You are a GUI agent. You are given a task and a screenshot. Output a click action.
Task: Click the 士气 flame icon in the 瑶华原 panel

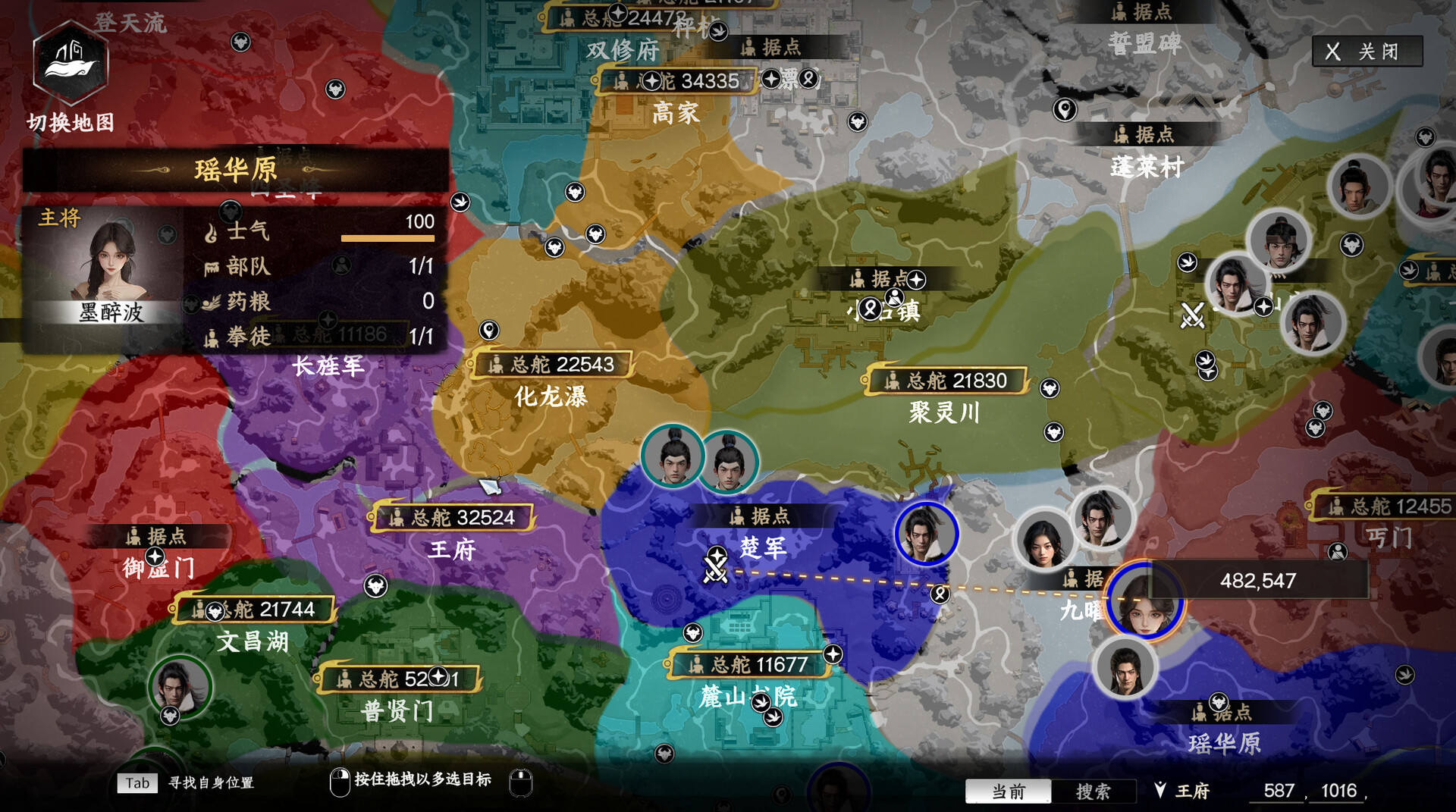pos(212,231)
